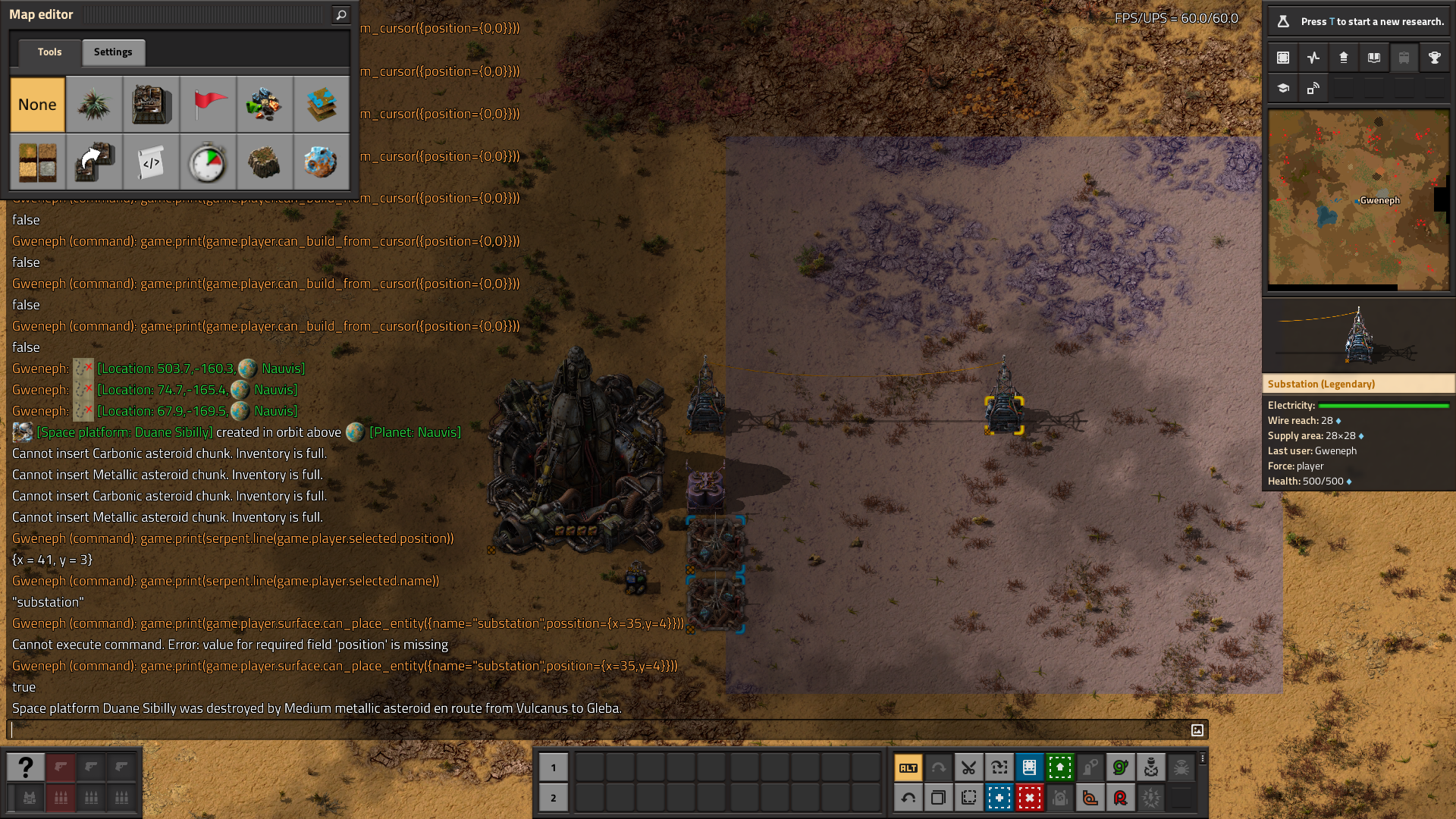Click the undo arrow button
Screen dimensions: 1456x819
(908, 798)
